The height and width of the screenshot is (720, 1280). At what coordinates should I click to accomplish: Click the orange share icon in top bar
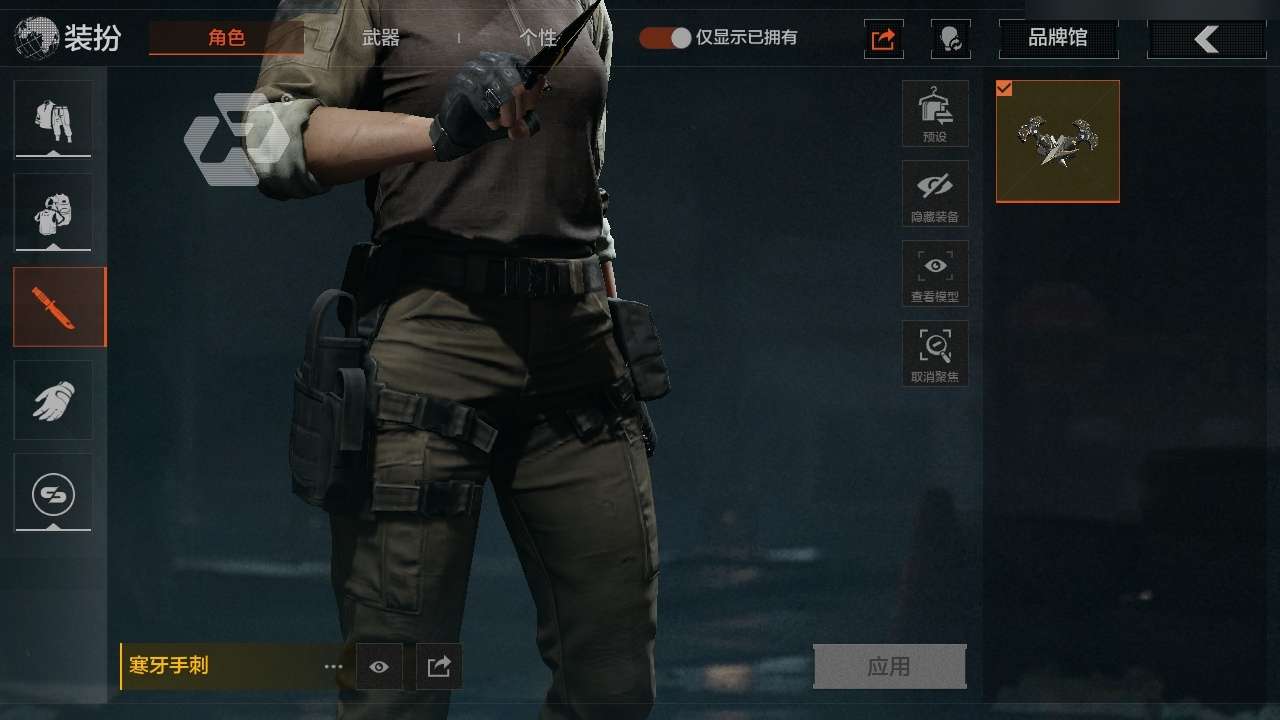pos(884,39)
